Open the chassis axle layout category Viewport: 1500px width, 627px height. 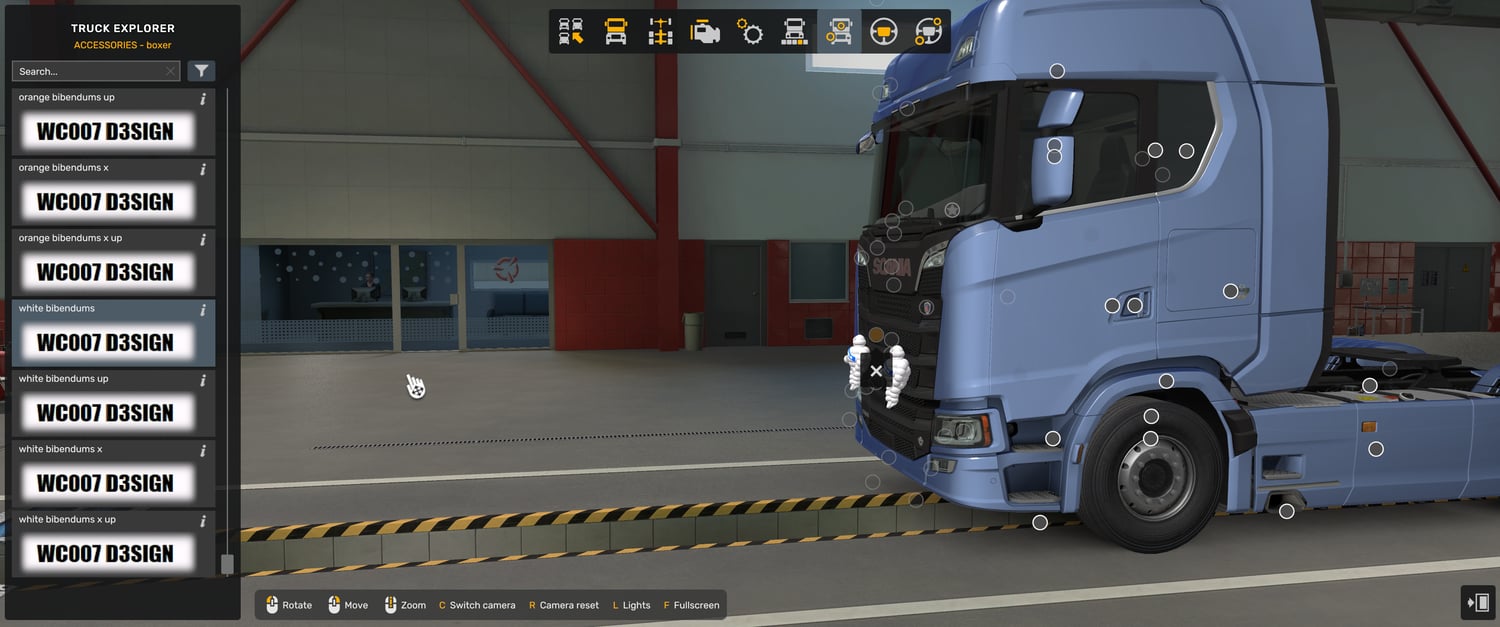[x=660, y=32]
